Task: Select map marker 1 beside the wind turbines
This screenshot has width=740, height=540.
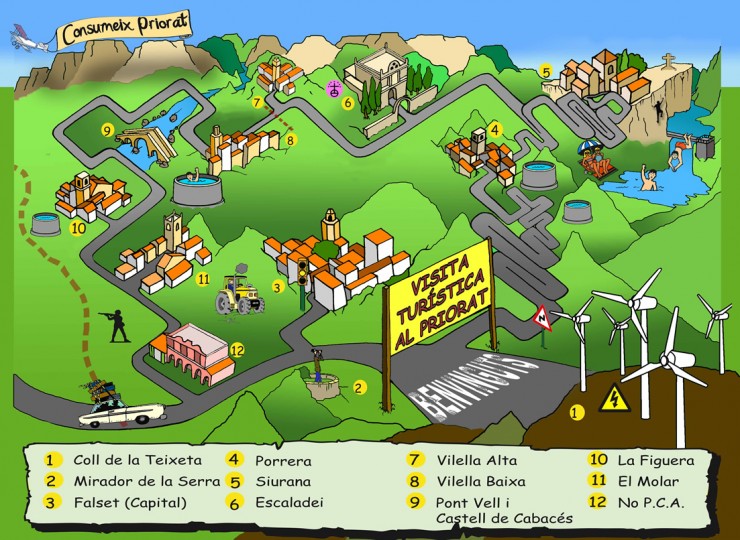Action: 575,411
